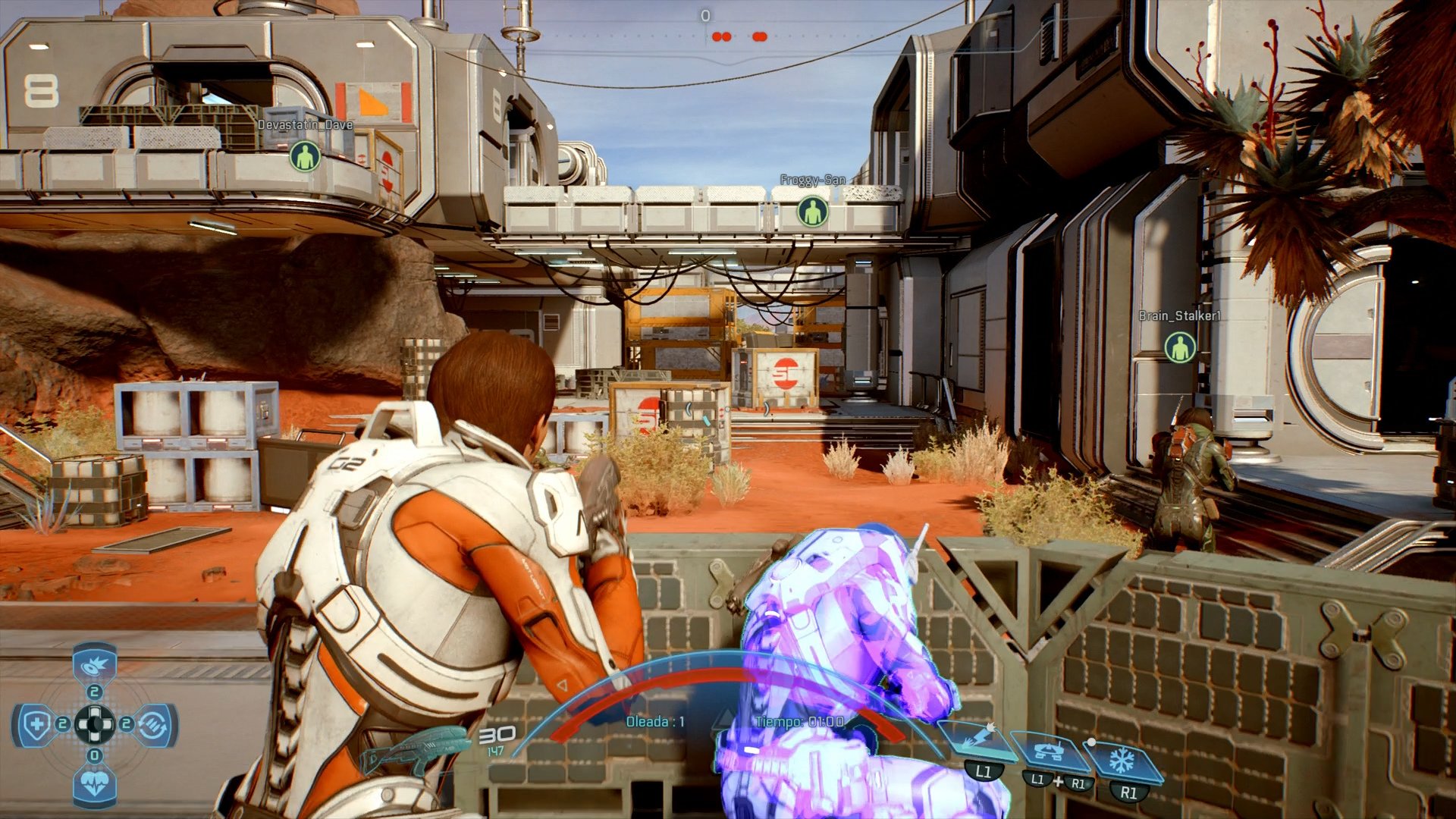The height and width of the screenshot is (819, 1456).
Task: Click the supply consumable icon right of d-pad
Action: [152, 725]
